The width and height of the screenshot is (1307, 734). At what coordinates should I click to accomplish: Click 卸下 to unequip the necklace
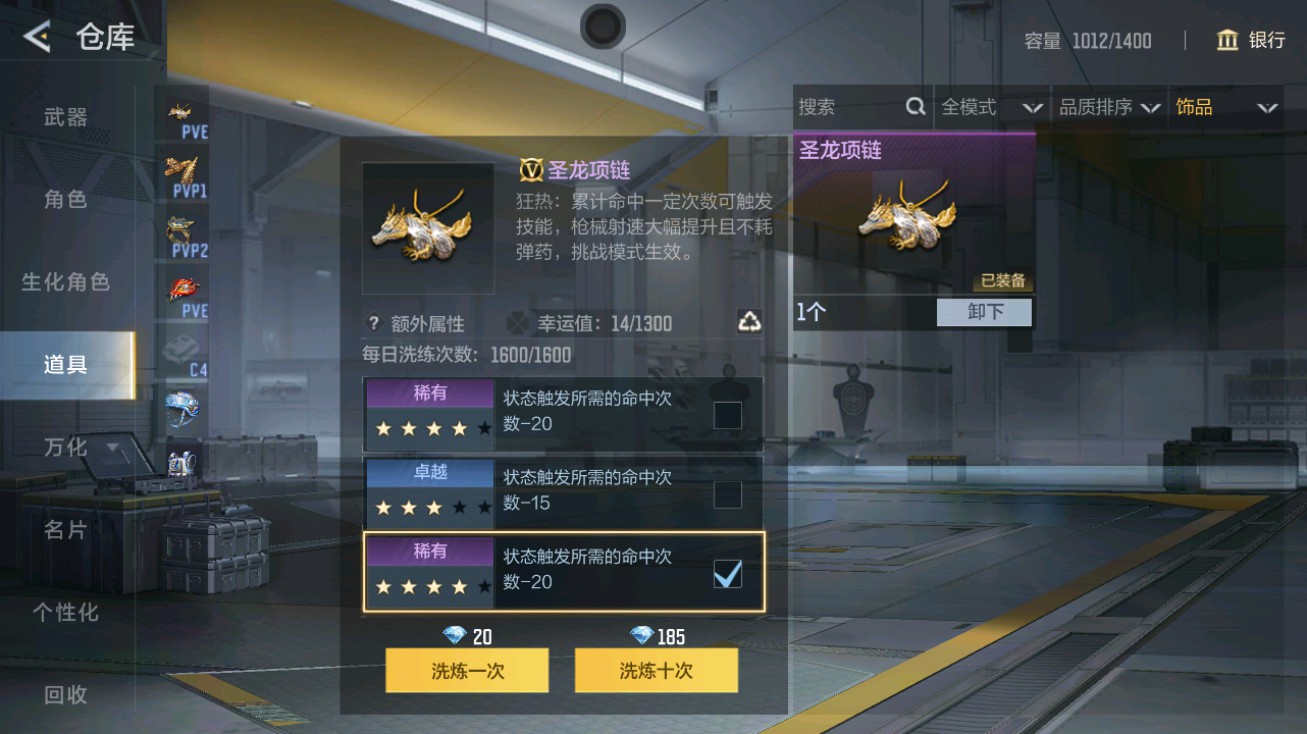pyautogui.click(x=983, y=312)
